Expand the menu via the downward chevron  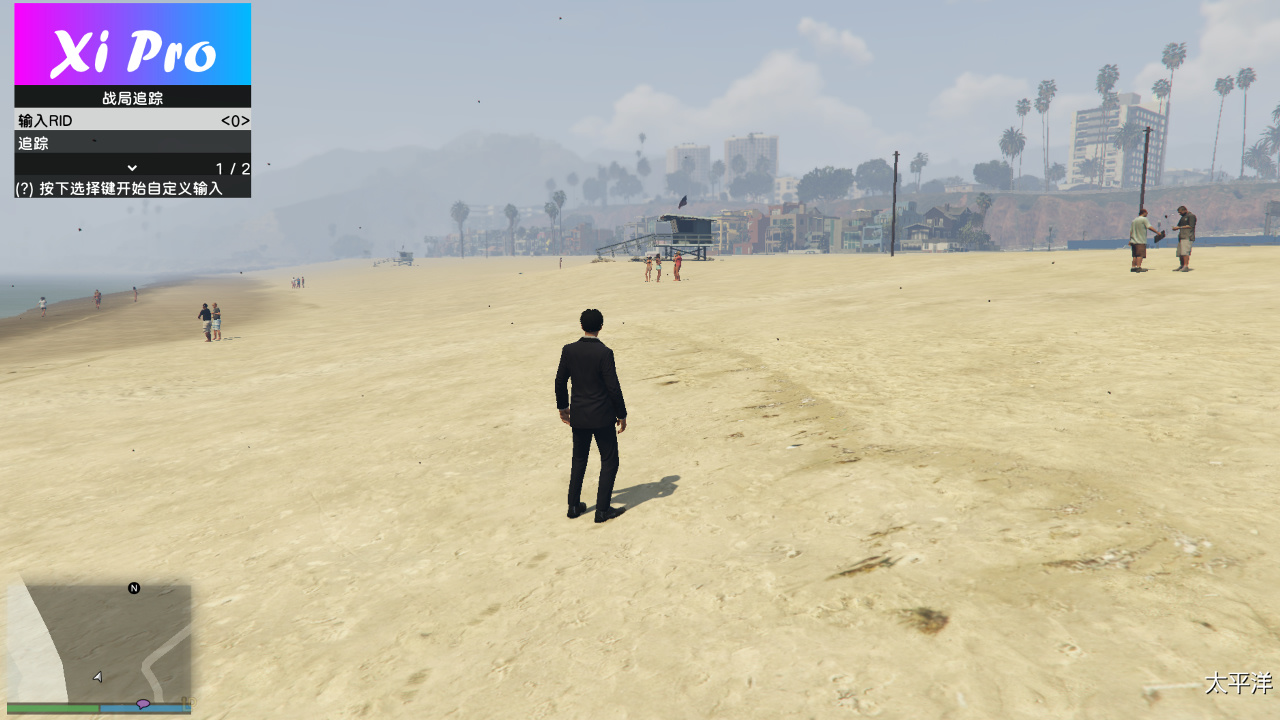(131, 166)
